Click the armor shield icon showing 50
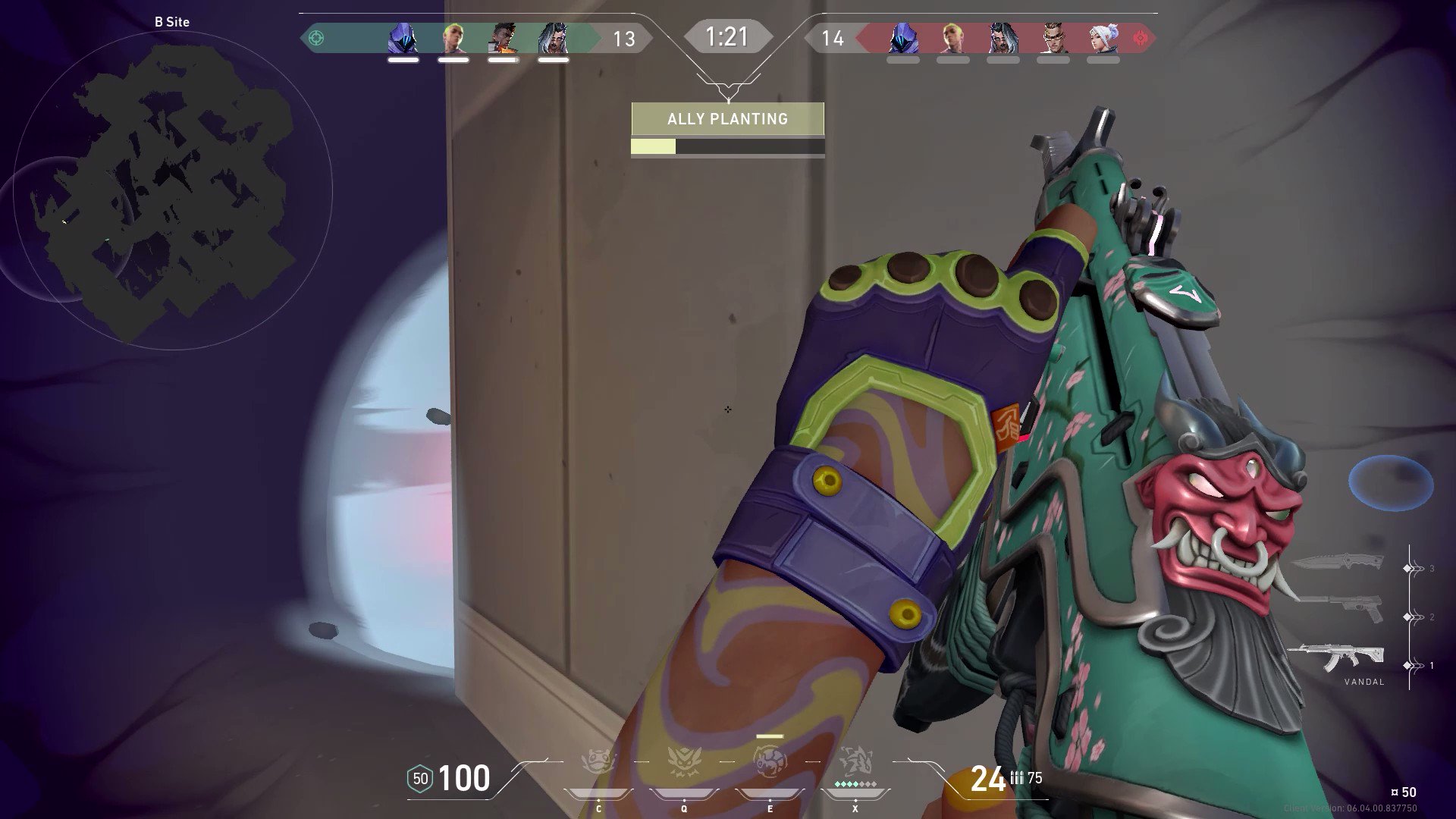Image resolution: width=1456 pixels, height=819 pixels. point(419,777)
